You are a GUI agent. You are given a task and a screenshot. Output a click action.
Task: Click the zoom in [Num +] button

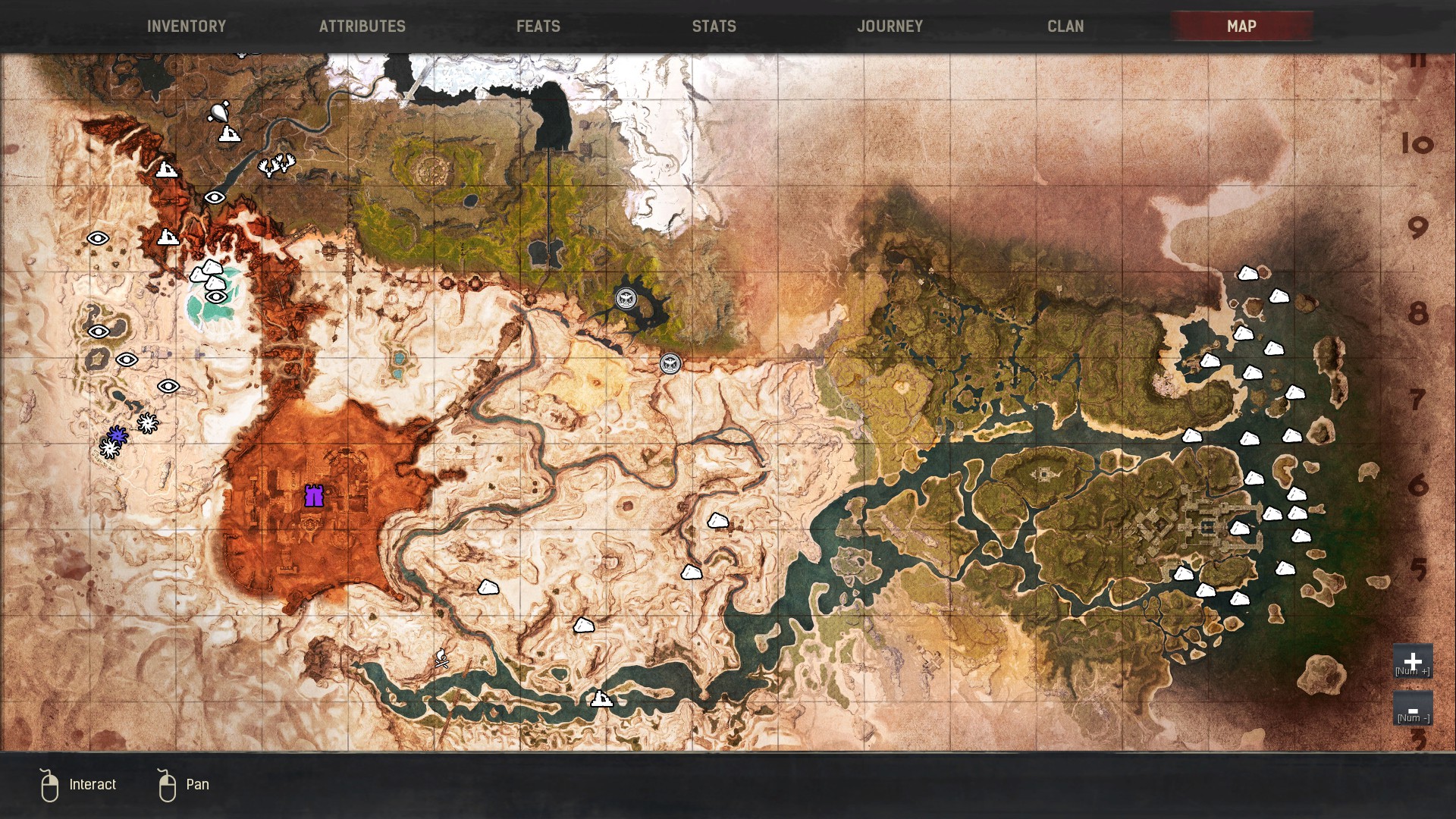1412,662
